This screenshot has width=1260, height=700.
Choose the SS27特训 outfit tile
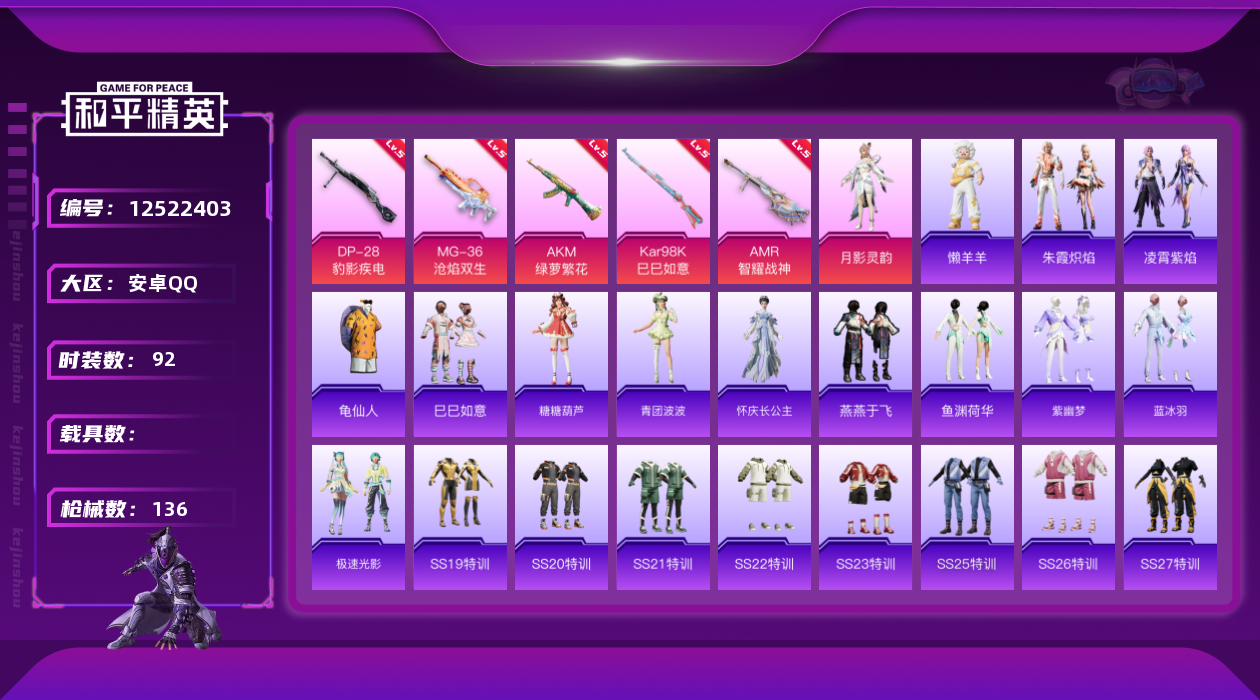[x=1170, y=517]
